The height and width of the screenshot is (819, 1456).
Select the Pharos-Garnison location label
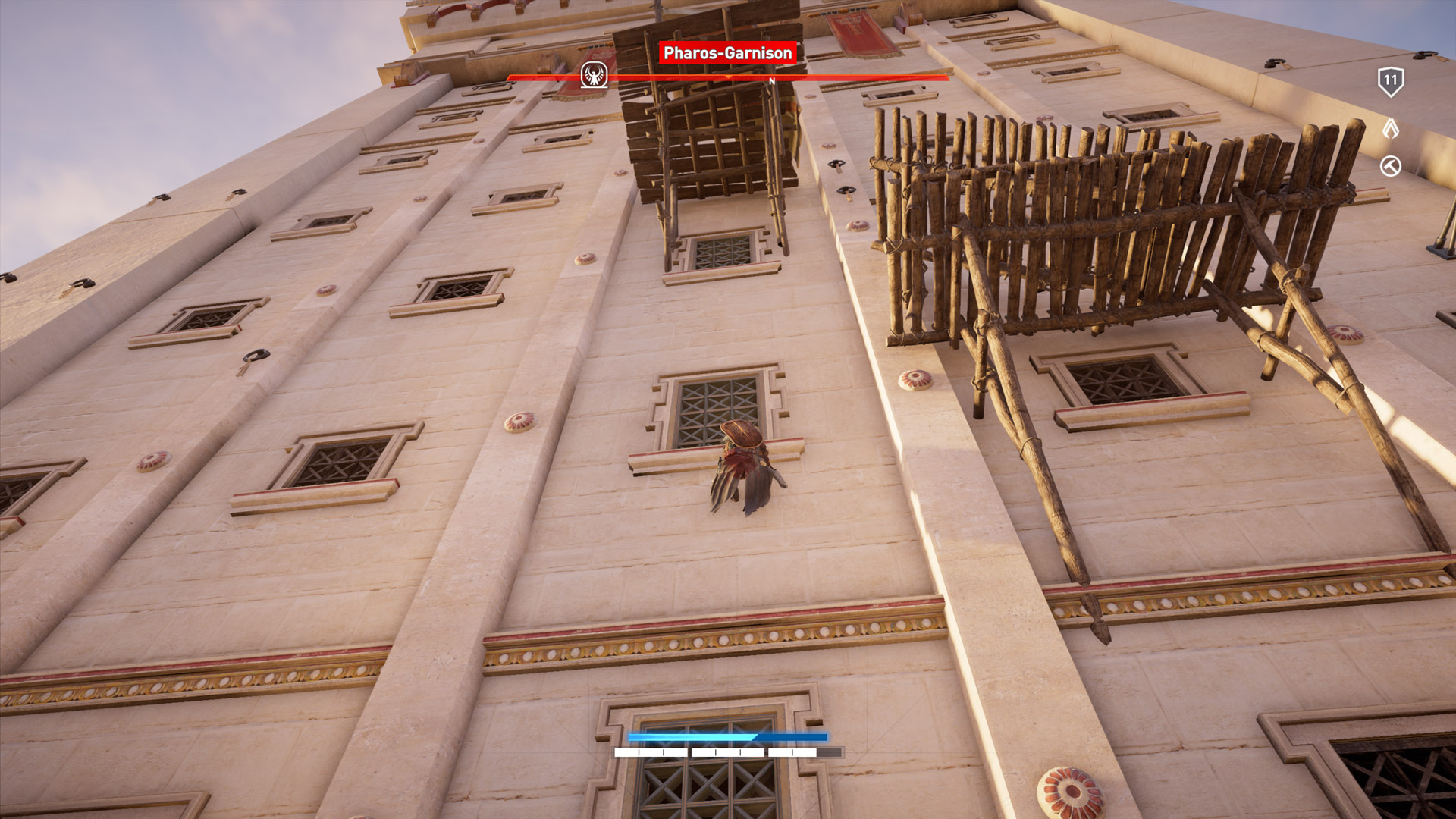(x=727, y=53)
